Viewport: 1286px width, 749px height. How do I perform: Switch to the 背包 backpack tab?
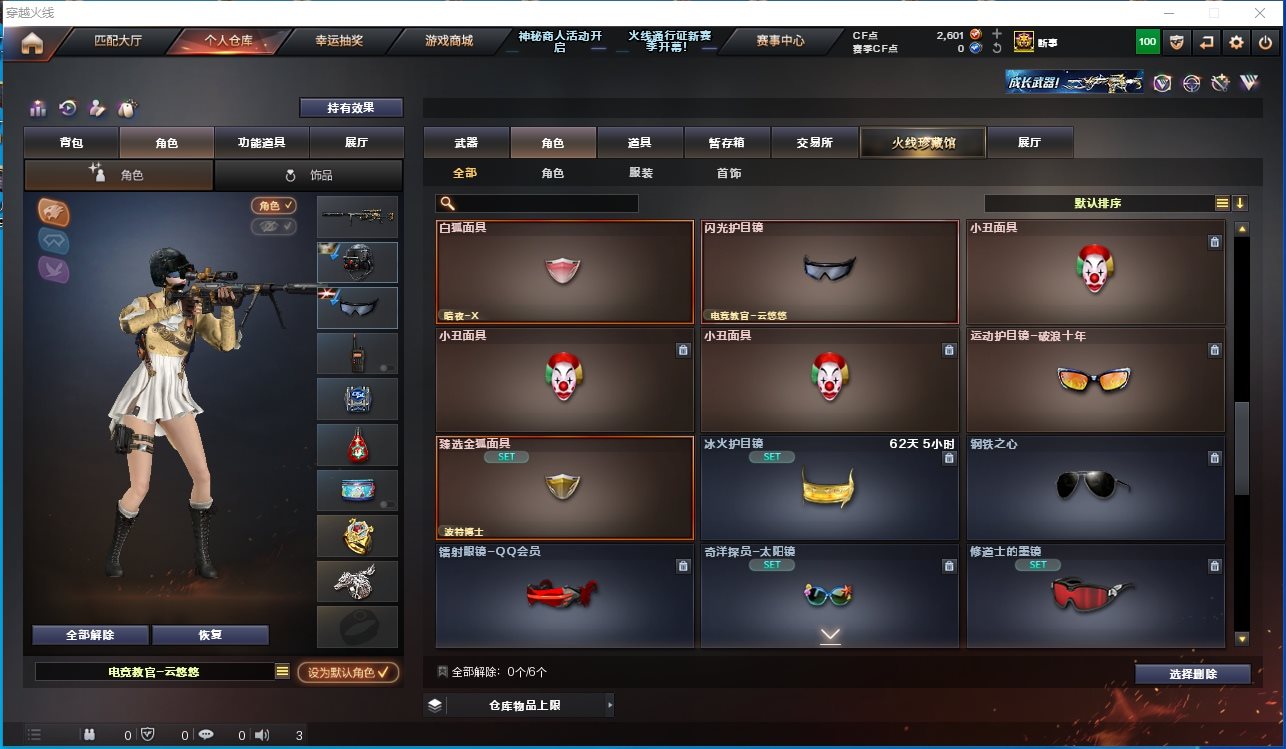[x=71, y=143]
